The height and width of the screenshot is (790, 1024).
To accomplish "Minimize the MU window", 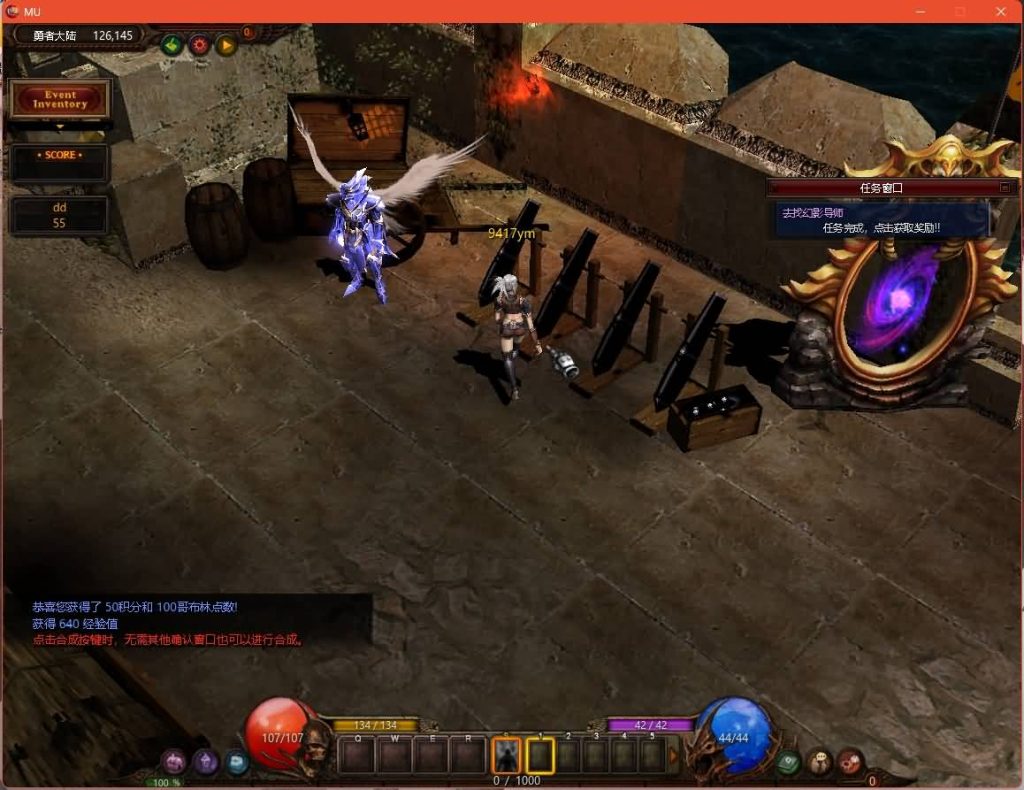I will point(919,11).
